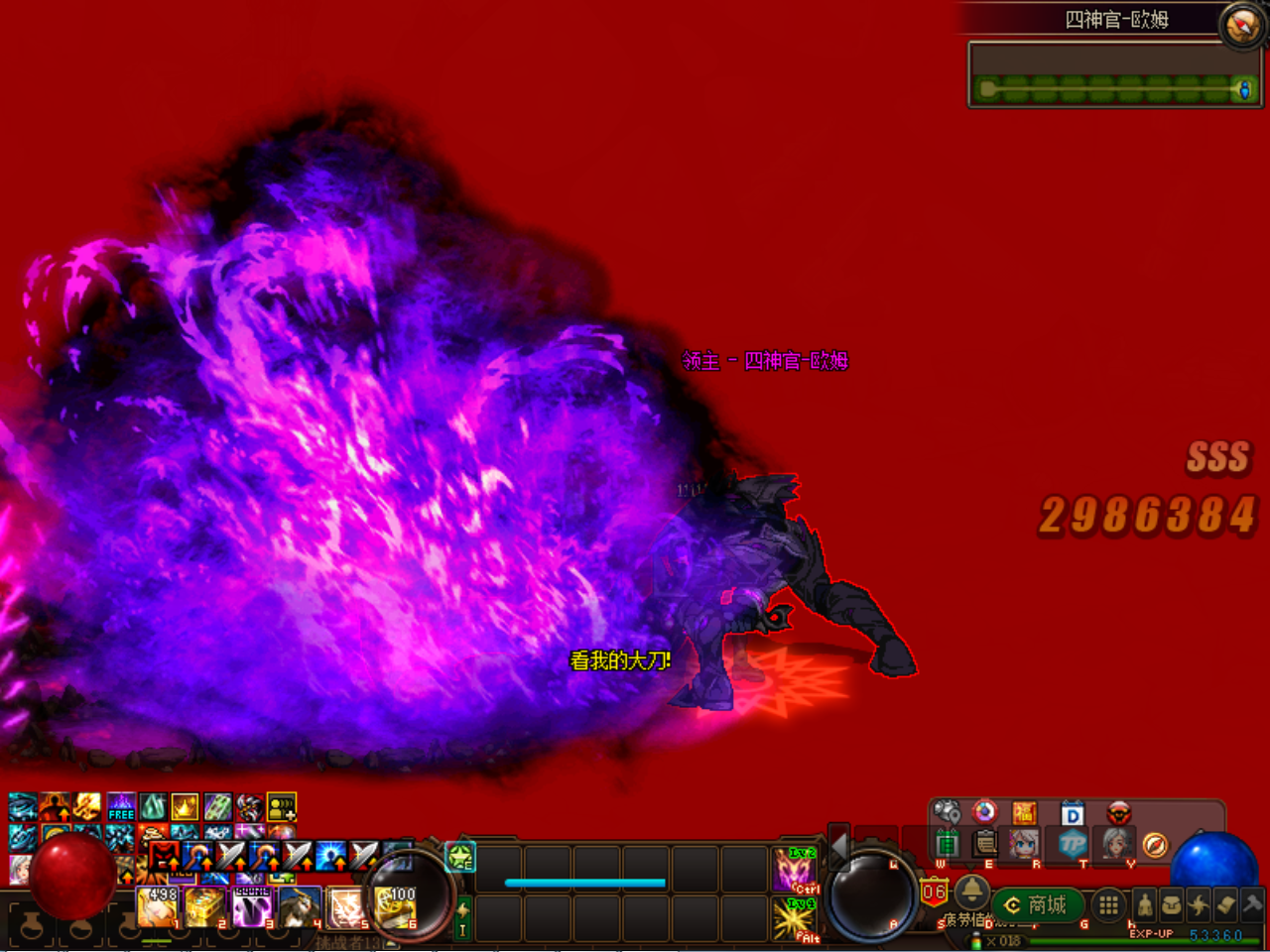Click the golden notification bell icon
1270x952 pixels.
(971, 893)
